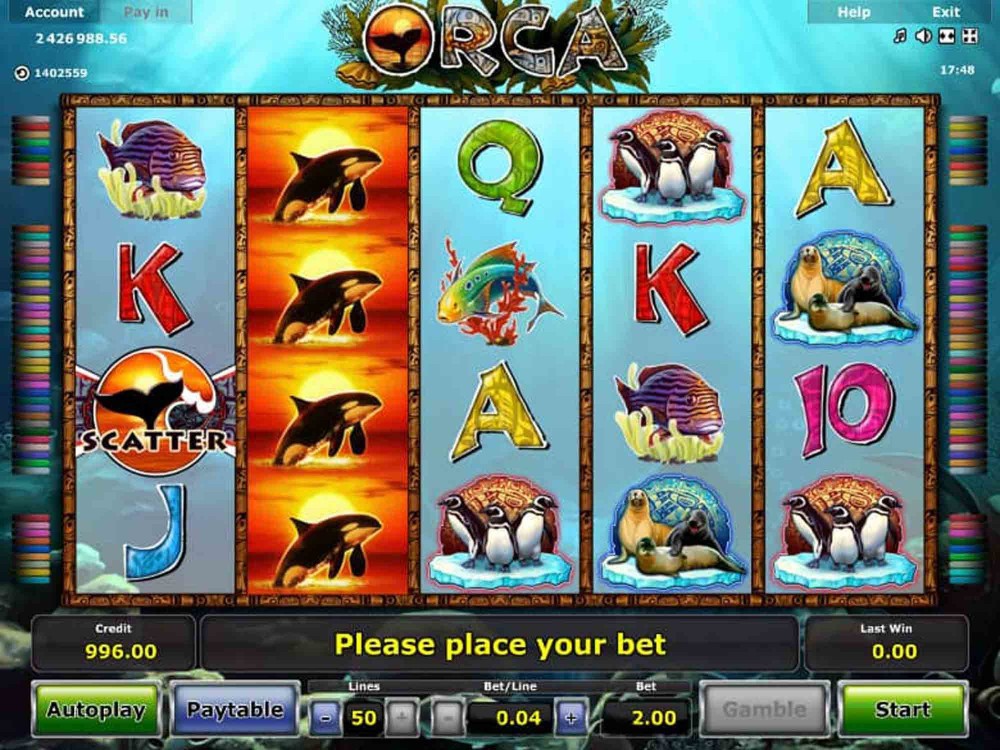The image size is (1000, 750).
Task: Open the Paytable
Action: tap(235, 710)
